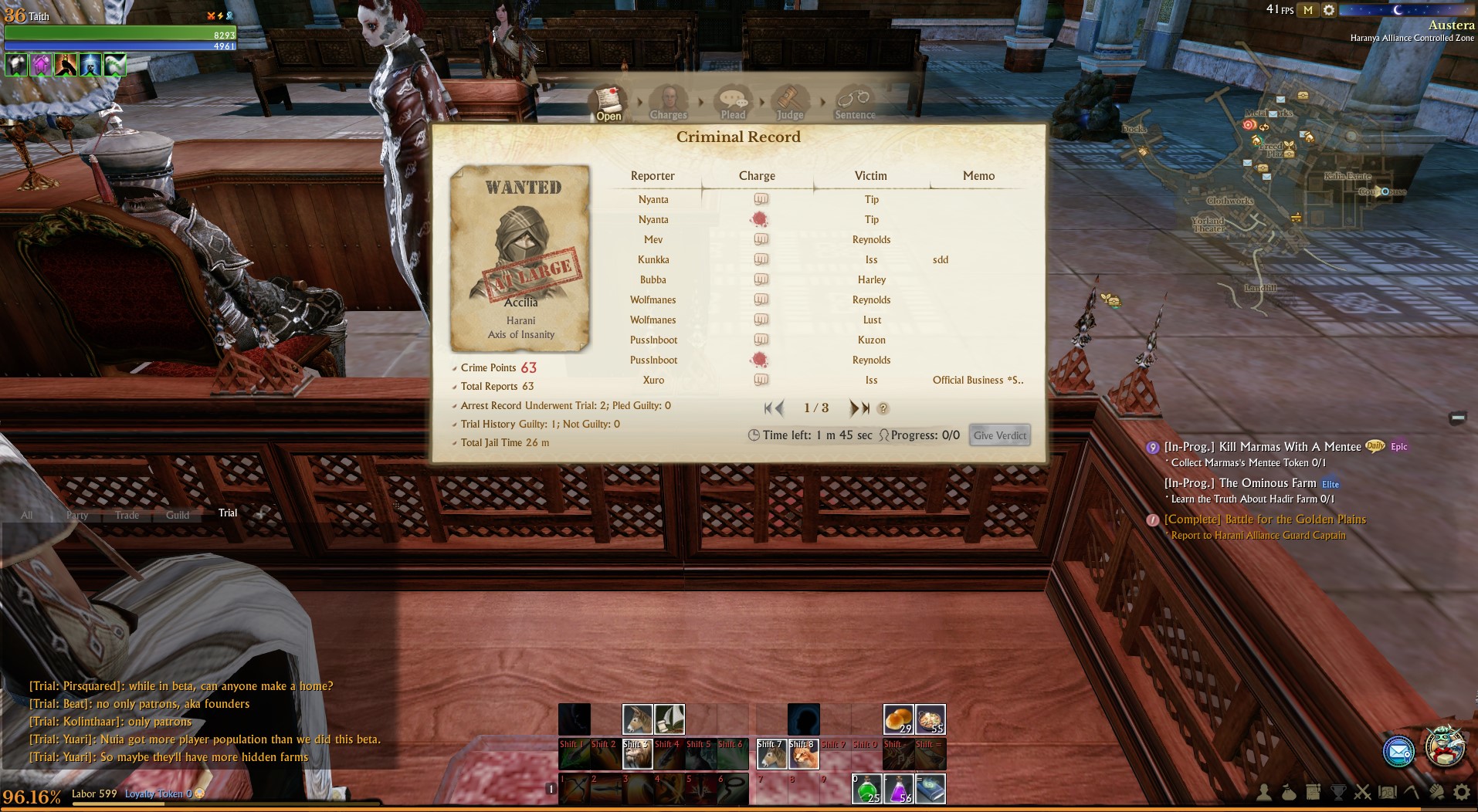Open the bag inventory icon
The width and height of the screenshot is (1478, 812).
click(1288, 792)
